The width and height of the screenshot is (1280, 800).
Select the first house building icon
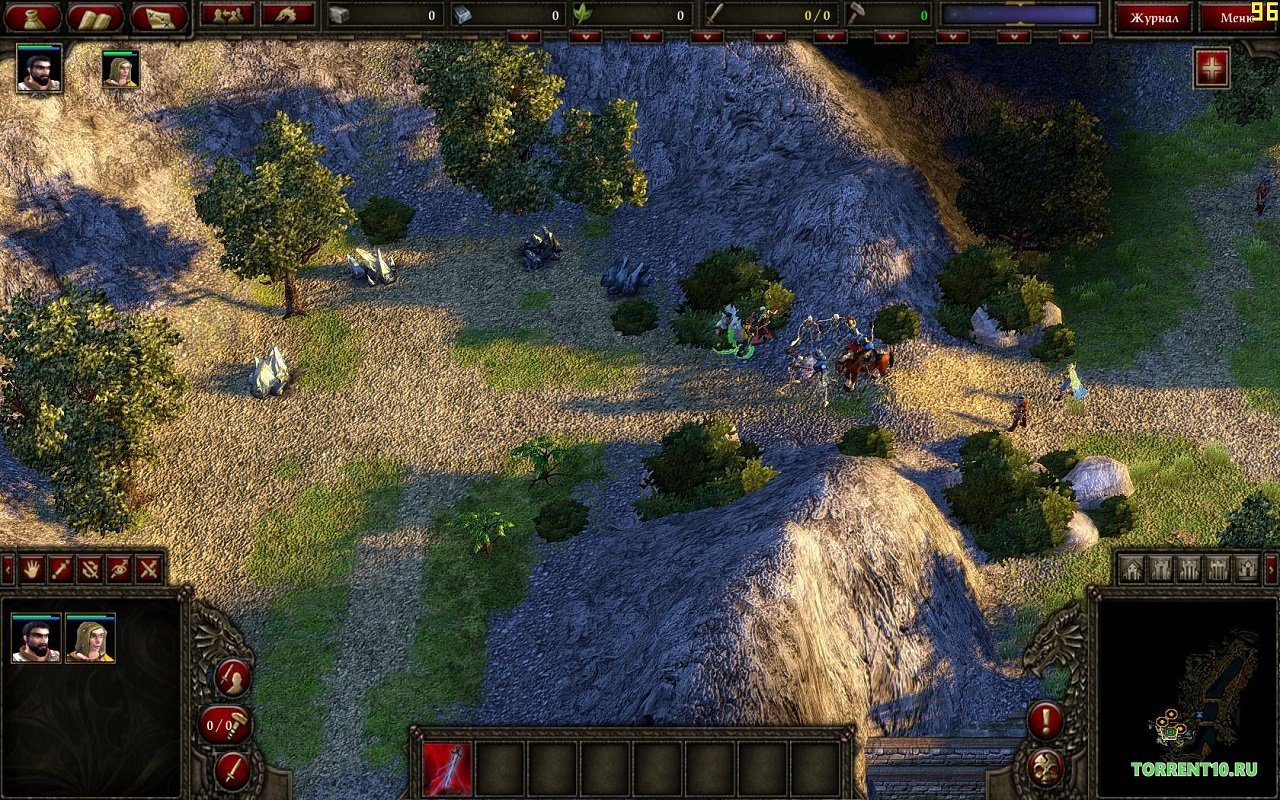(x=1130, y=570)
